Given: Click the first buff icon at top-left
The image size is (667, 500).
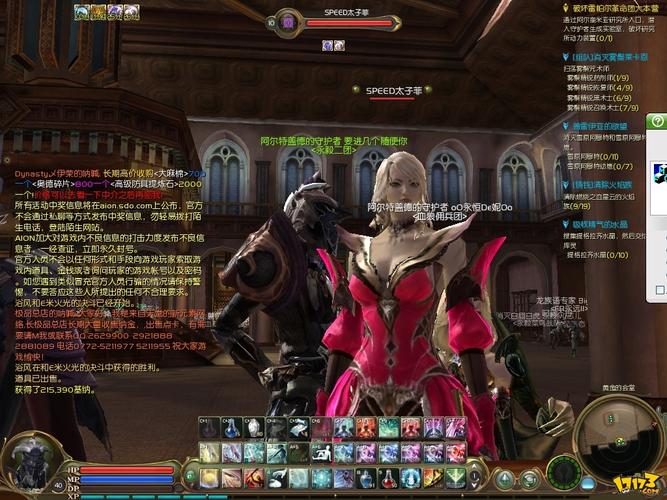Looking at the screenshot, I should (98, 11).
